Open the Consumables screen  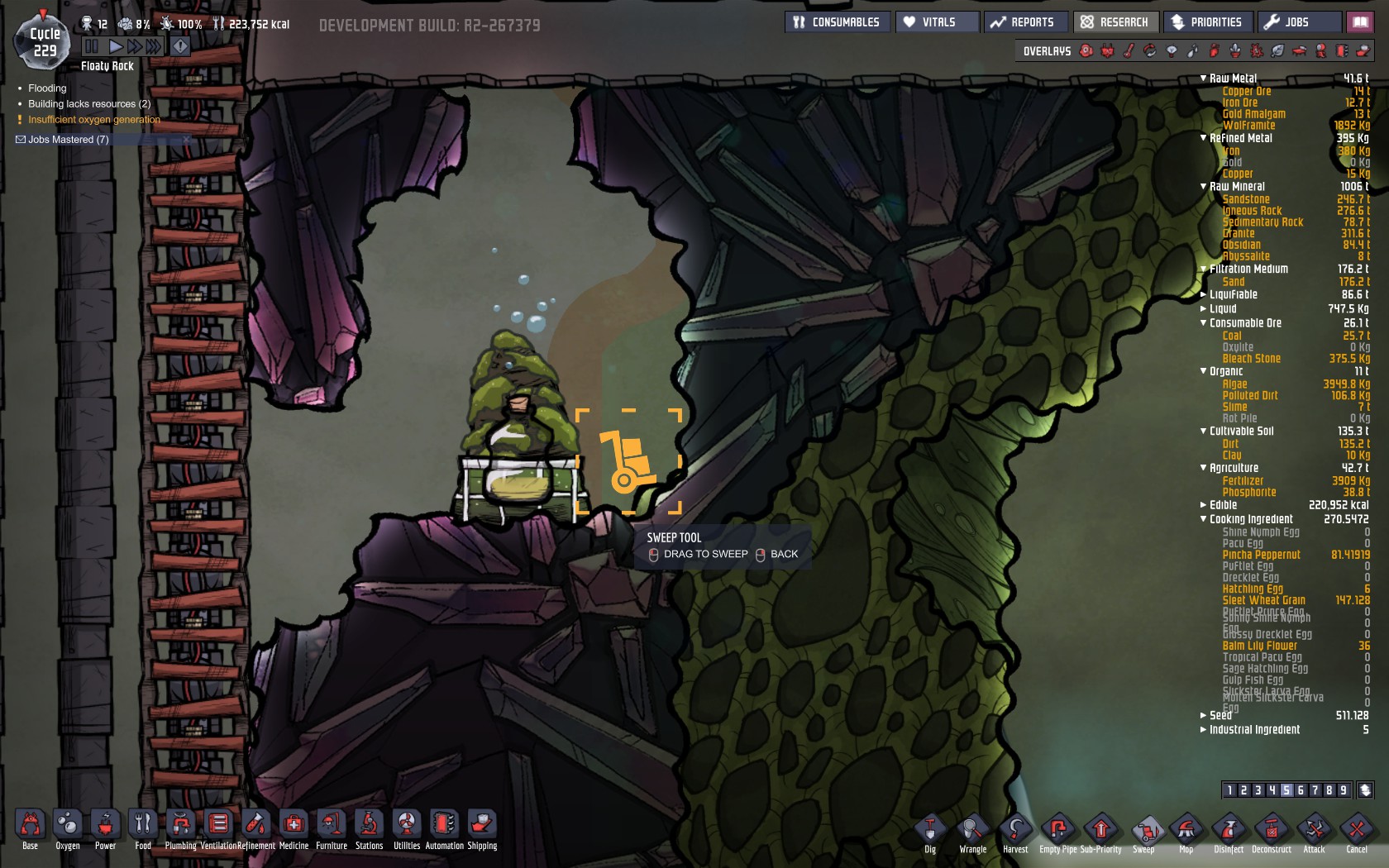point(837,22)
